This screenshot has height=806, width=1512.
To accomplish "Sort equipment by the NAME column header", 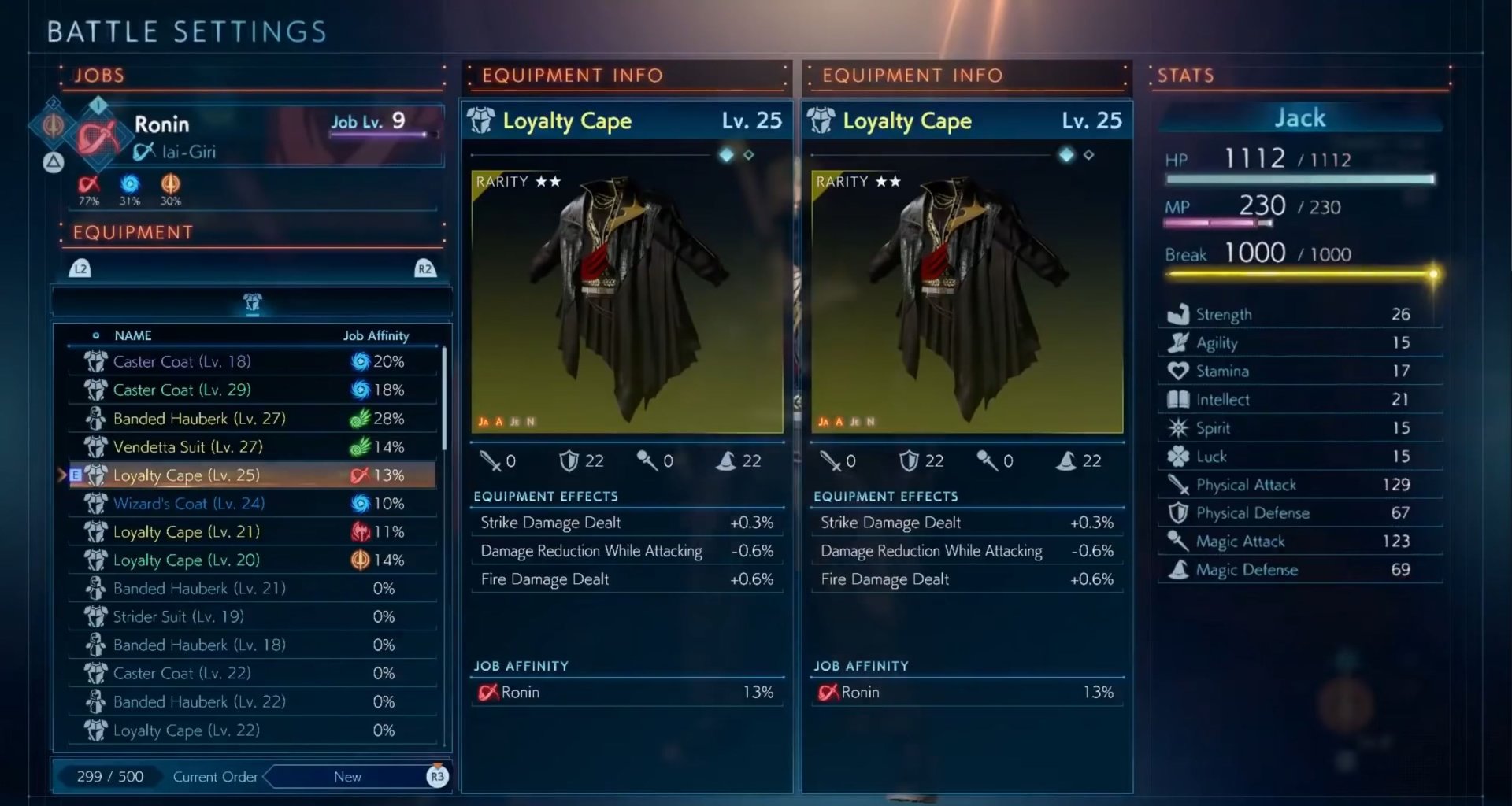I will pos(132,335).
